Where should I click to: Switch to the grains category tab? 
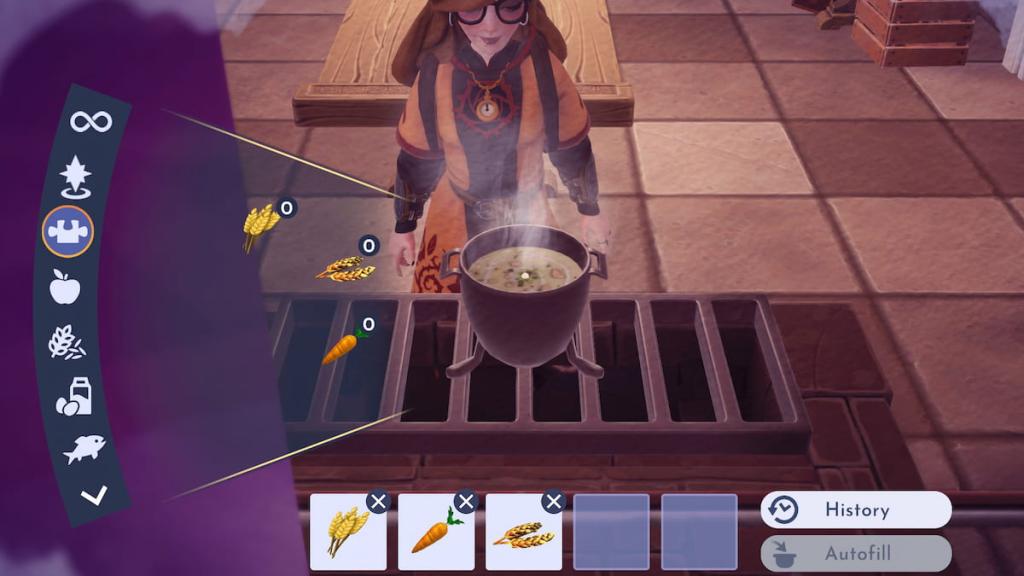click(67, 343)
